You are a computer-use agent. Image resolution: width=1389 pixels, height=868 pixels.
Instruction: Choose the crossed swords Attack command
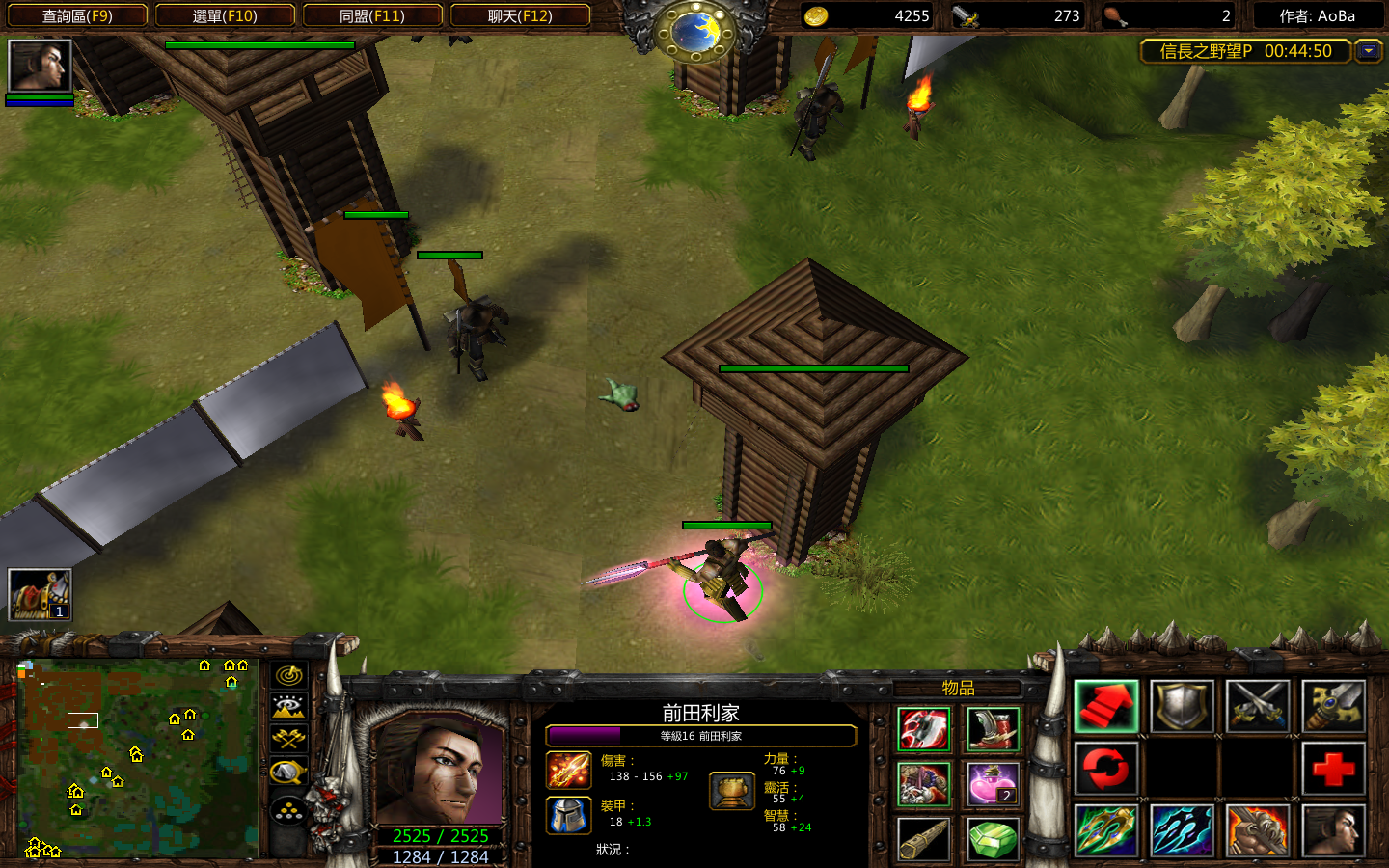(1258, 707)
